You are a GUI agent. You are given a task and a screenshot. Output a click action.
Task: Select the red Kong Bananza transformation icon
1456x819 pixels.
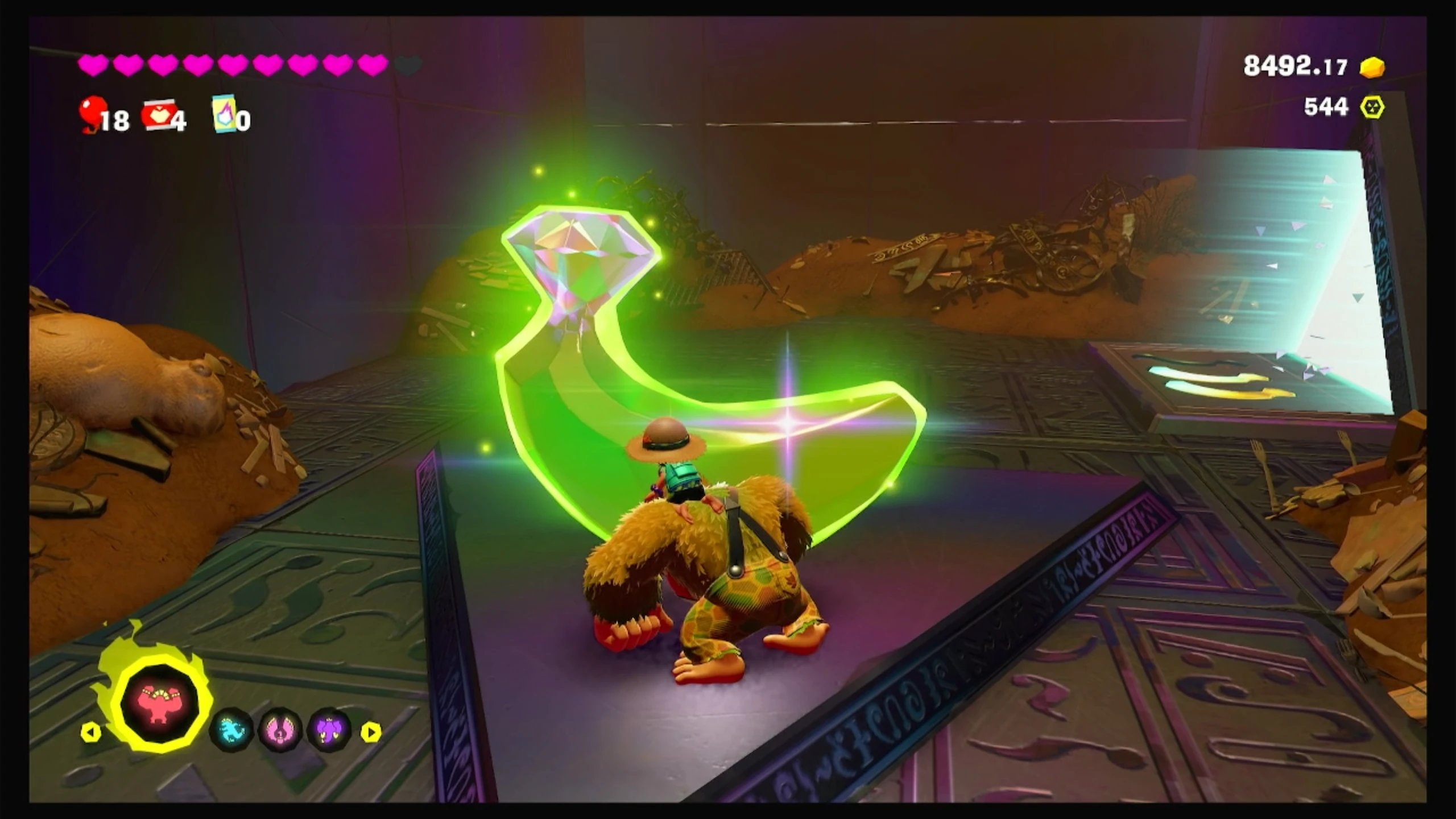(161, 709)
